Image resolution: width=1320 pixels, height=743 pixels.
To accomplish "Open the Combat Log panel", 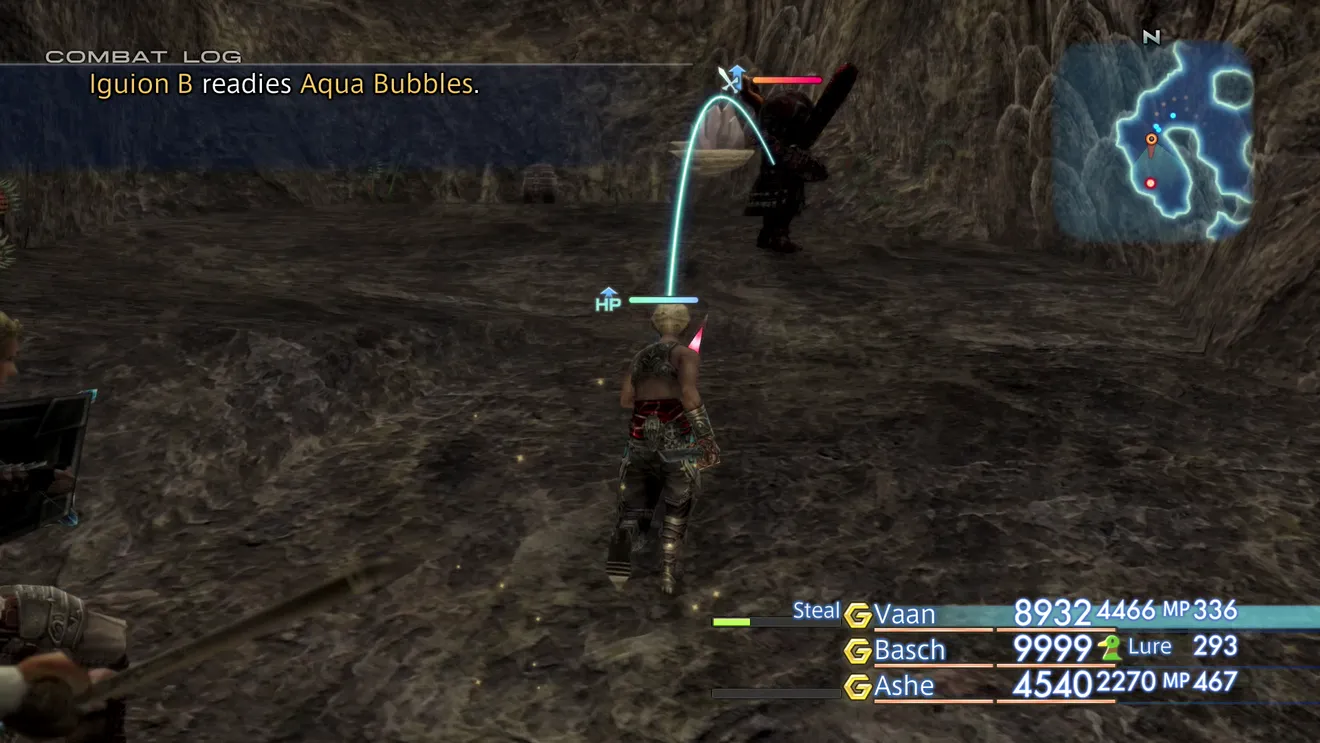I will pos(143,57).
